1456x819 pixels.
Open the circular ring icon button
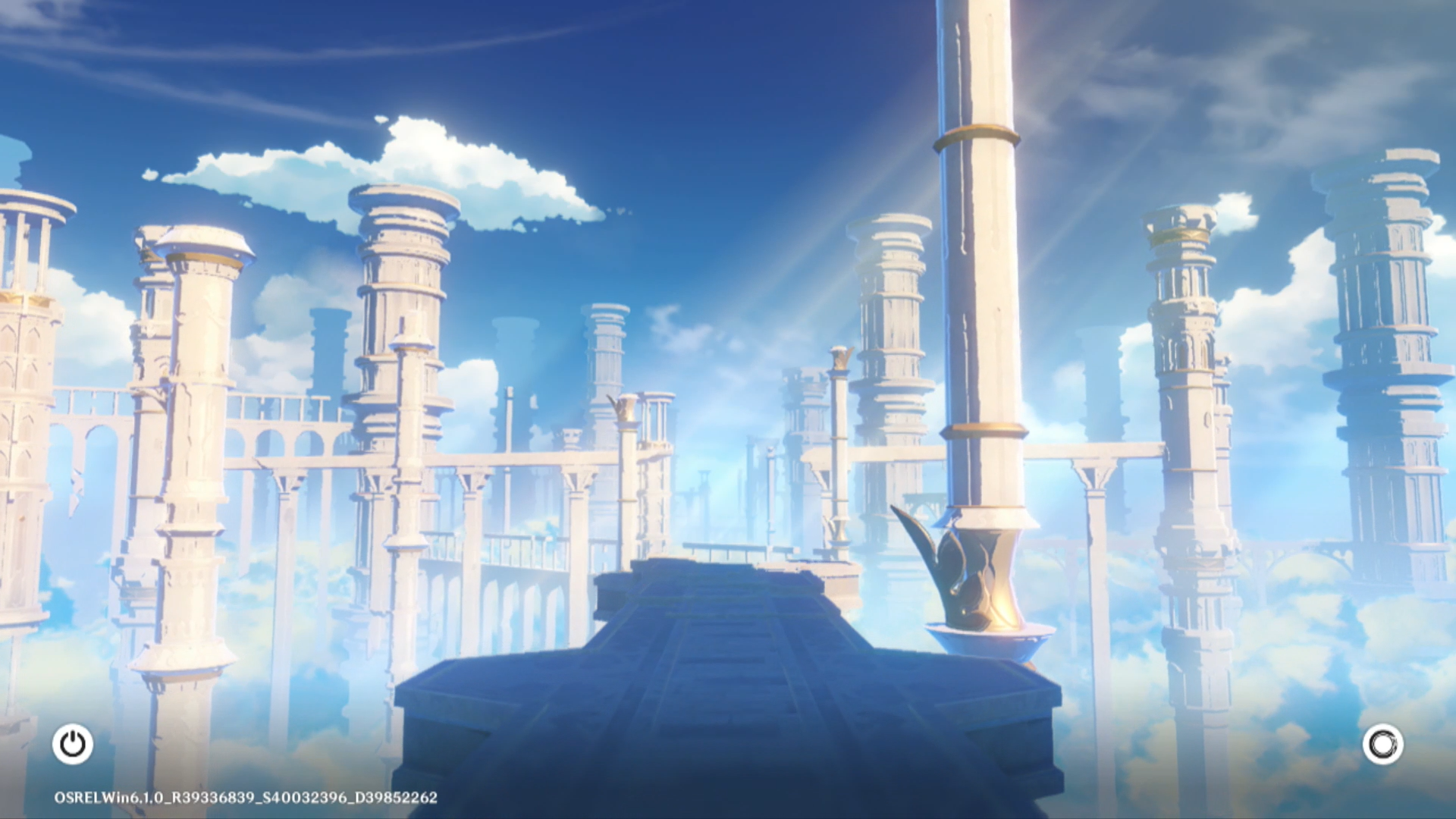tap(1382, 744)
